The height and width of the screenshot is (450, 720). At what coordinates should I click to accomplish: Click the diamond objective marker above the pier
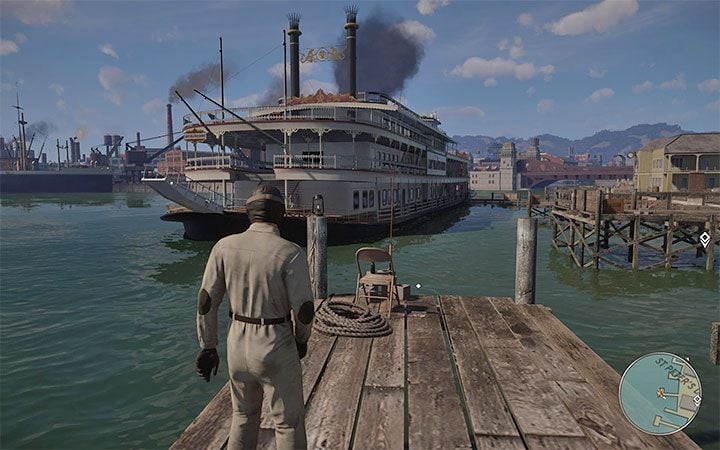click(704, 239)
